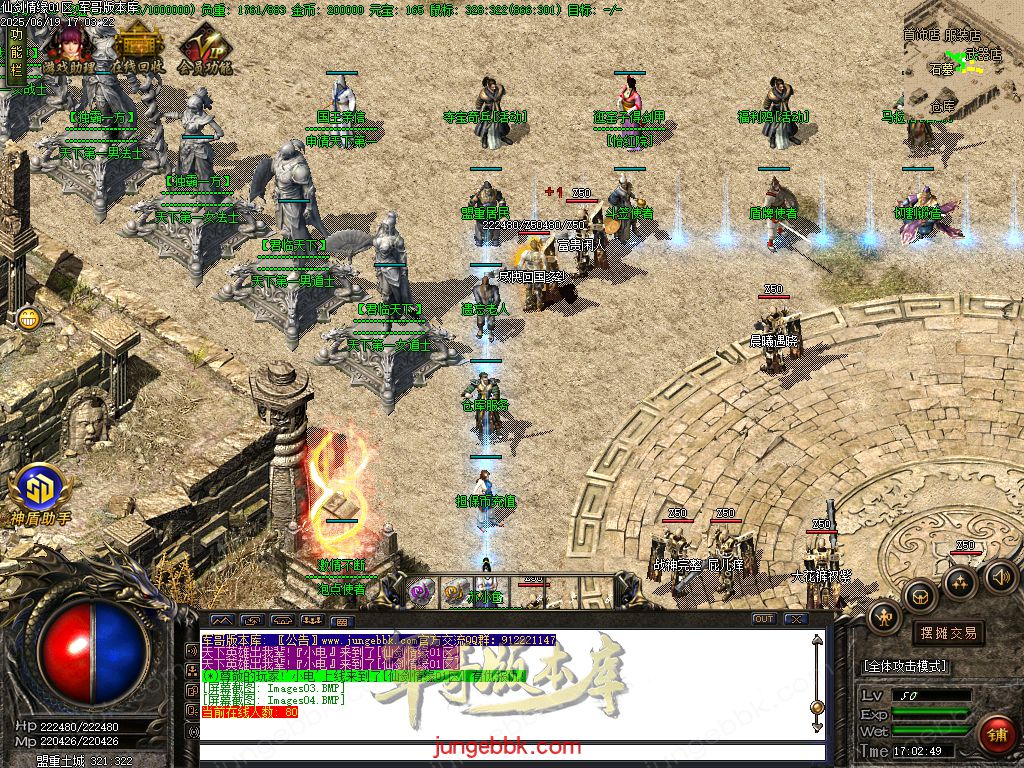Click the smiley face emoji button

click(x=27, y=319)
